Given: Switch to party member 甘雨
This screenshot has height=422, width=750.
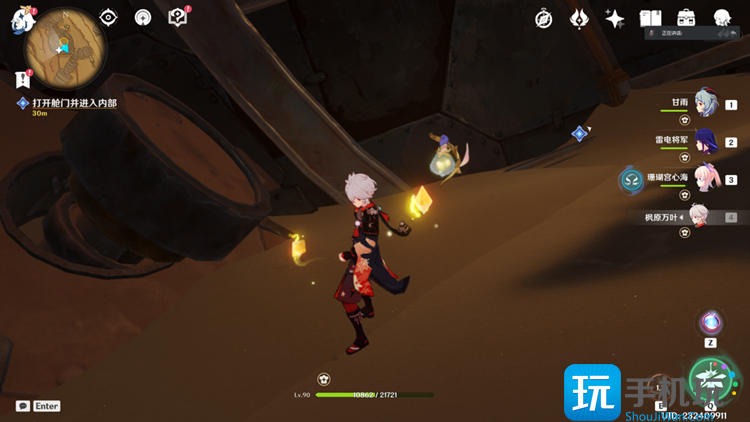Looking at the screenshot, I should tap(707, 103).
